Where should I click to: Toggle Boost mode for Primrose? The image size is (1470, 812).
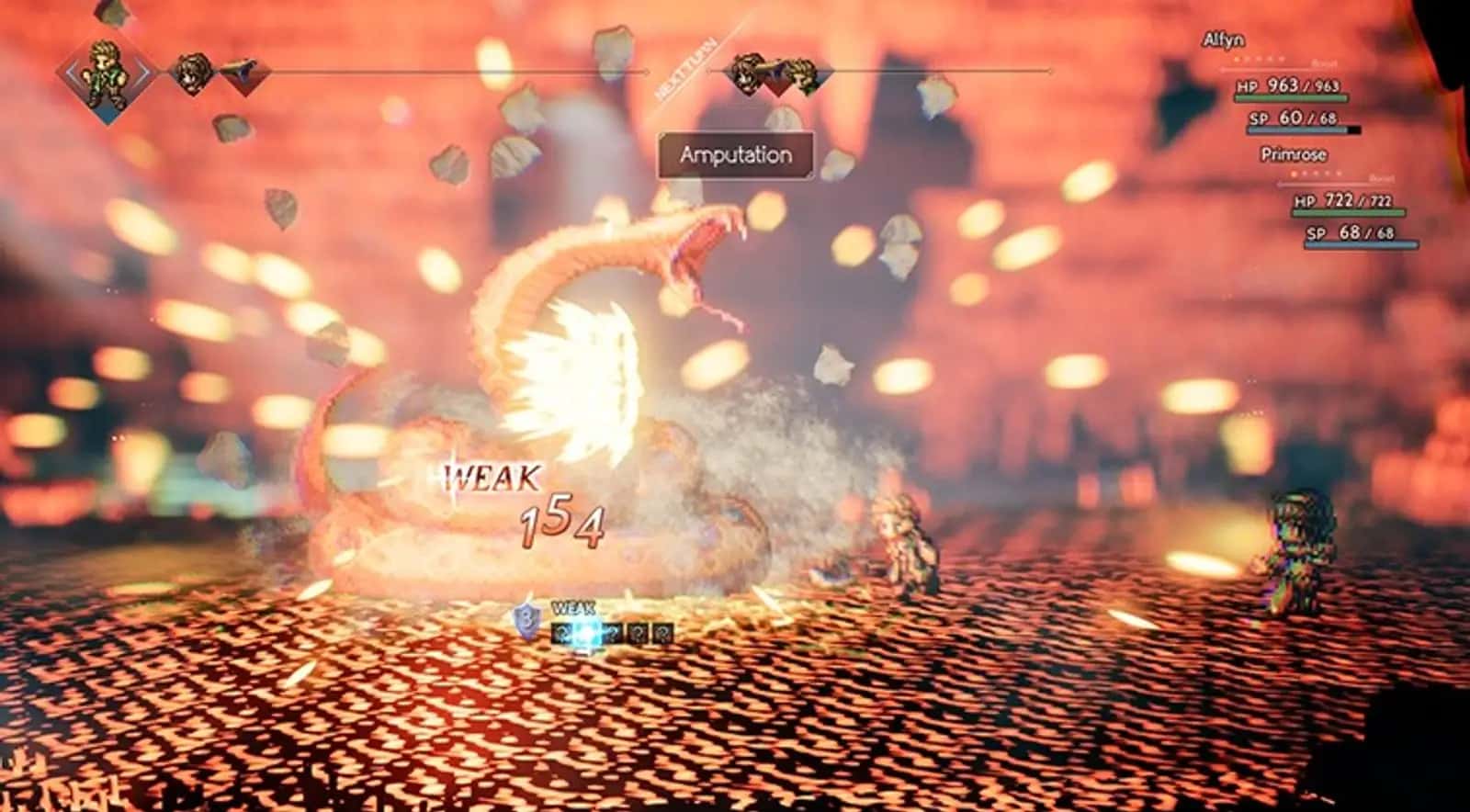(x=1381, y=179)
